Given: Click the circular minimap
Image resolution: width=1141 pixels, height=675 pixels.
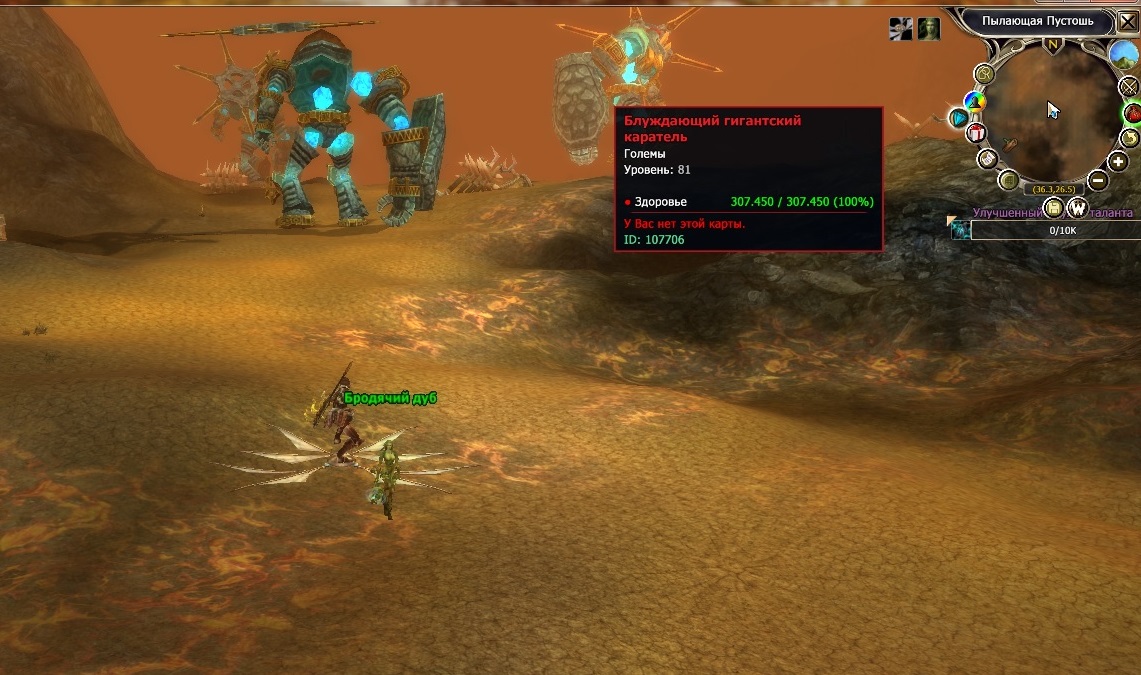Looking at the screenshot, I should click(x=1052, y=110).
